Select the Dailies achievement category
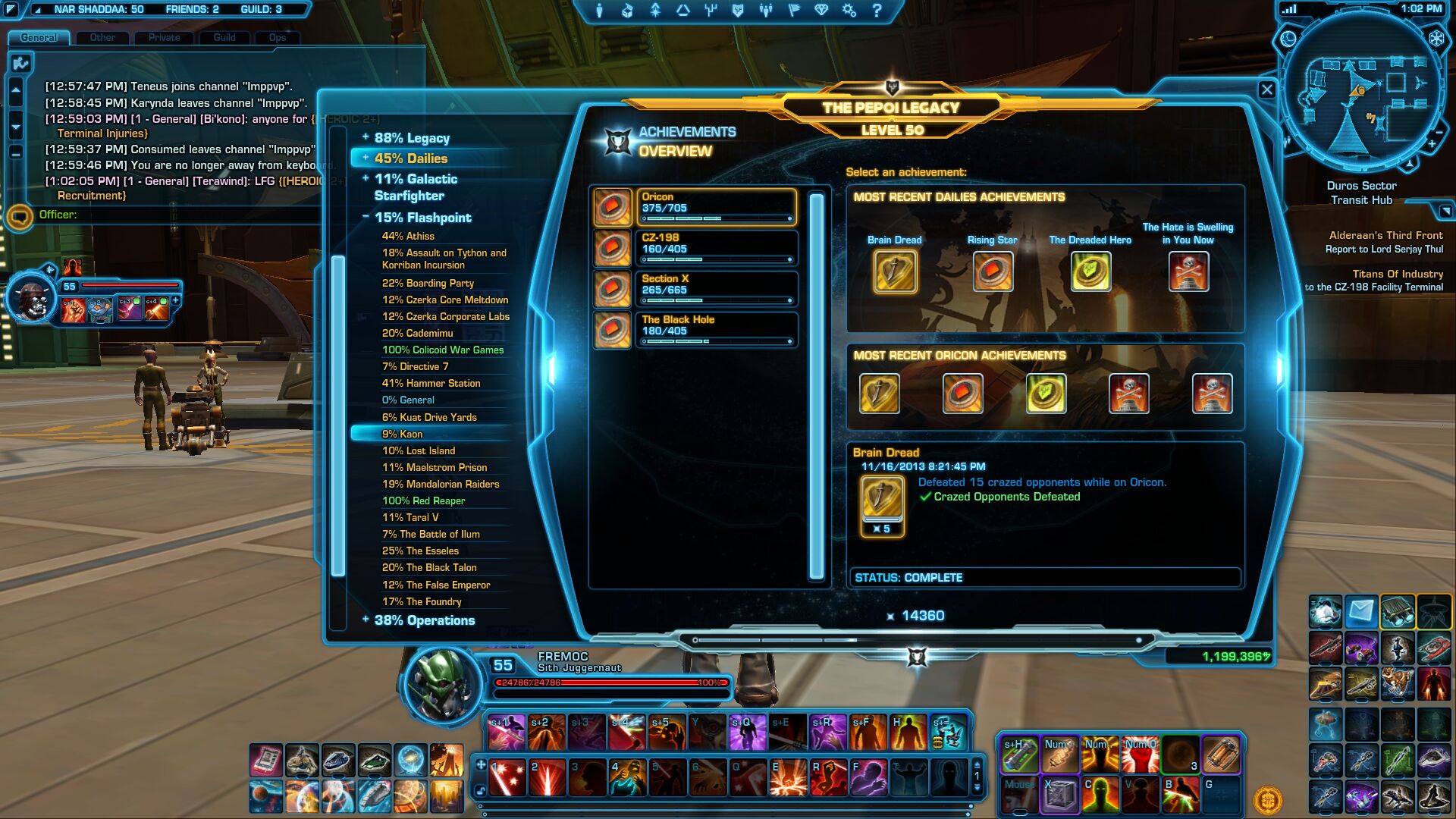1456x819 pixels. pyautogui.click(x=410, y=158)
